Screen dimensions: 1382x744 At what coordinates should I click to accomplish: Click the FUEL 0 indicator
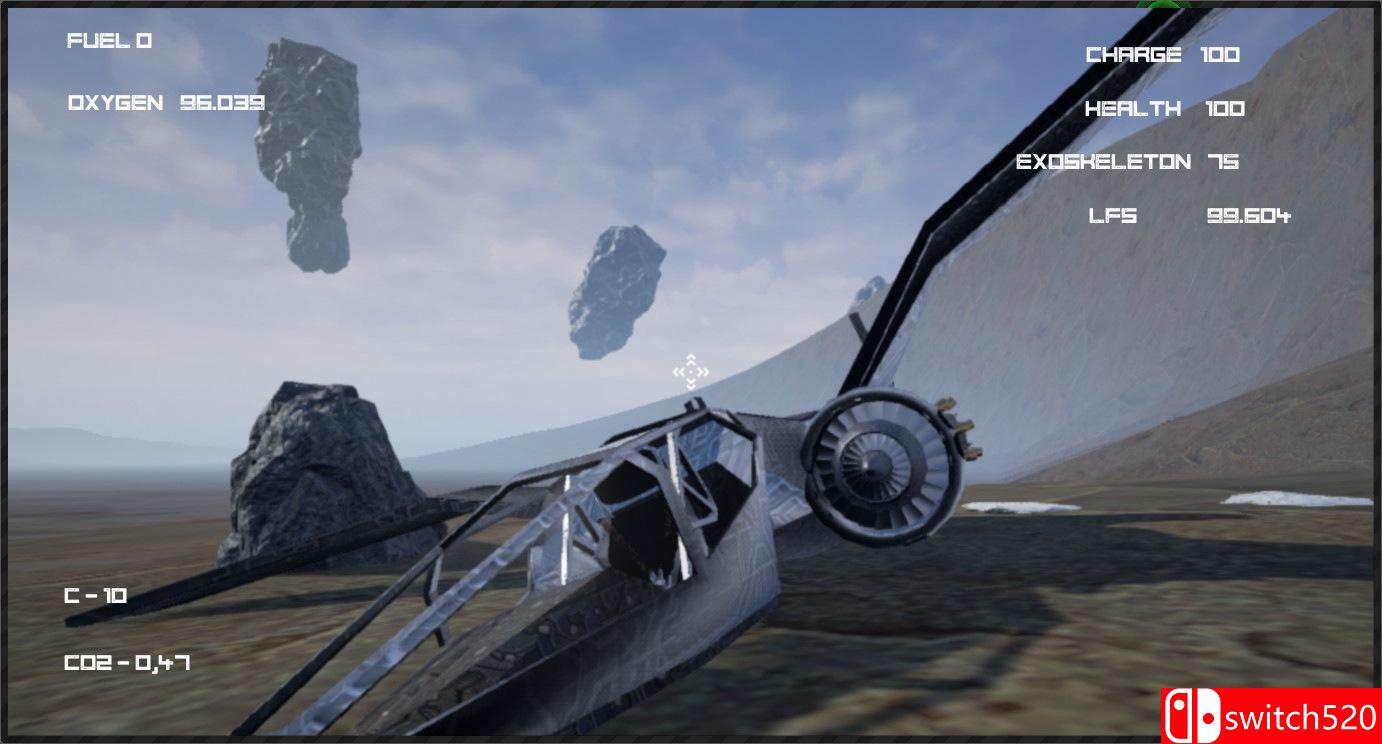pos(108,41)
